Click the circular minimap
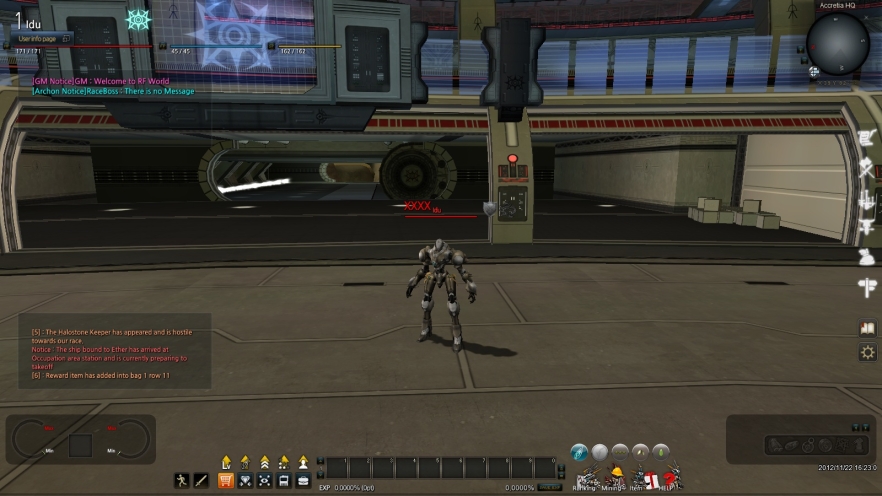The height and width of the screenshot is (496, 882). pos(838,43)
